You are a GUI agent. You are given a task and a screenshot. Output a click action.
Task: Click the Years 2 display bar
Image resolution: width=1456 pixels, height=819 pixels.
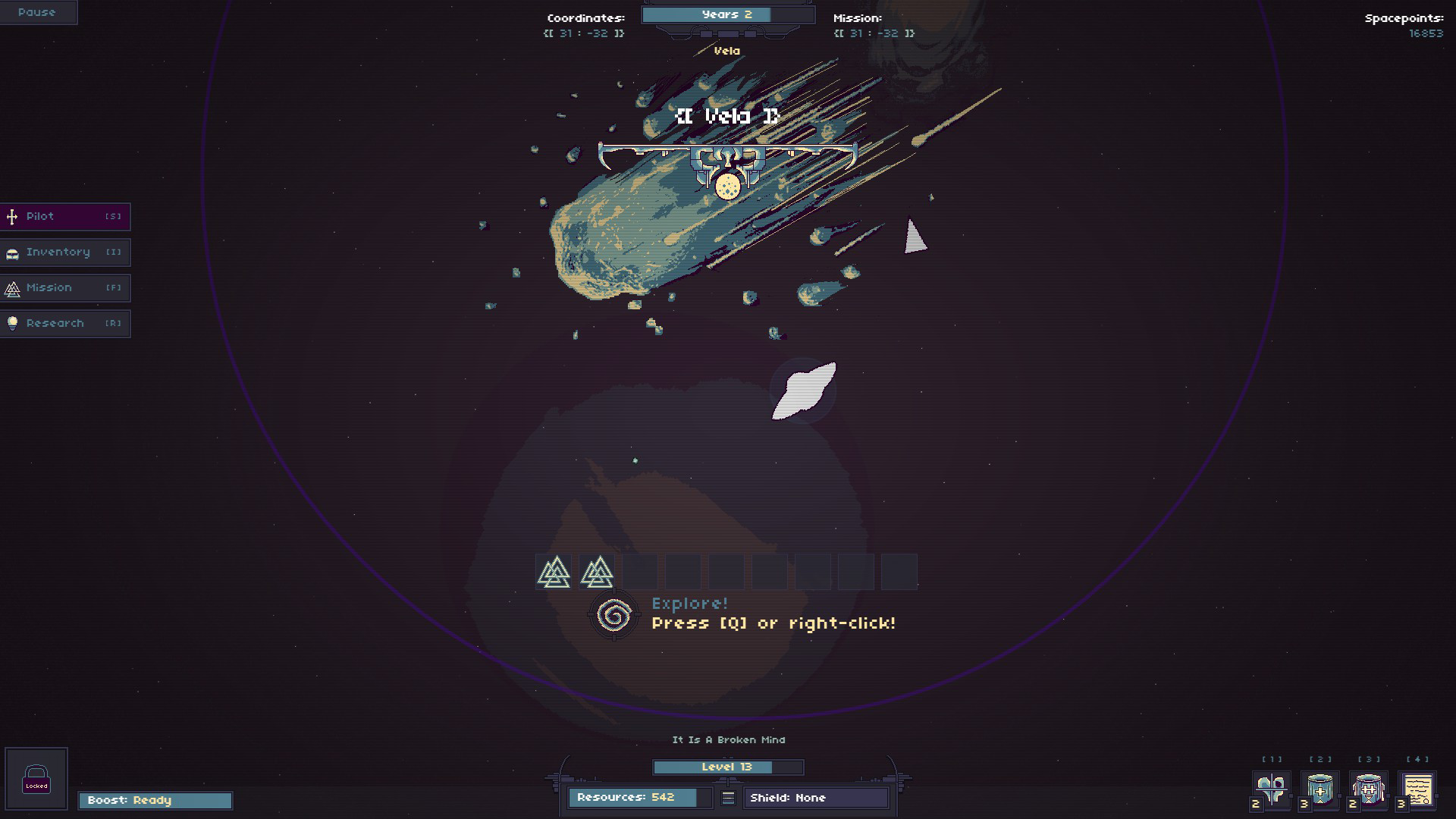pos(727,14)
